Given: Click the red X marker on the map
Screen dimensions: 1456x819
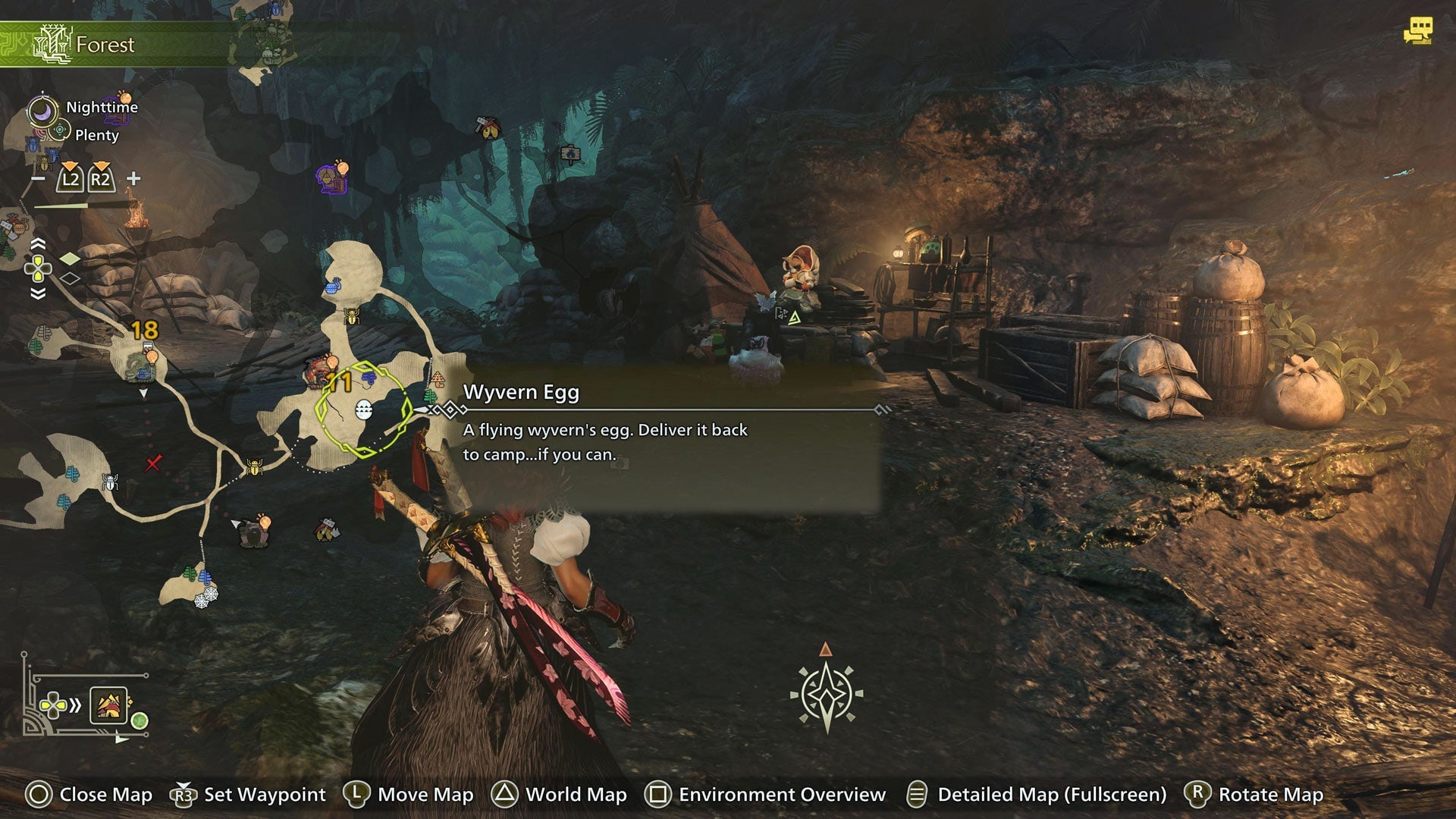Looking at the screenshot, I should point(152,463).
